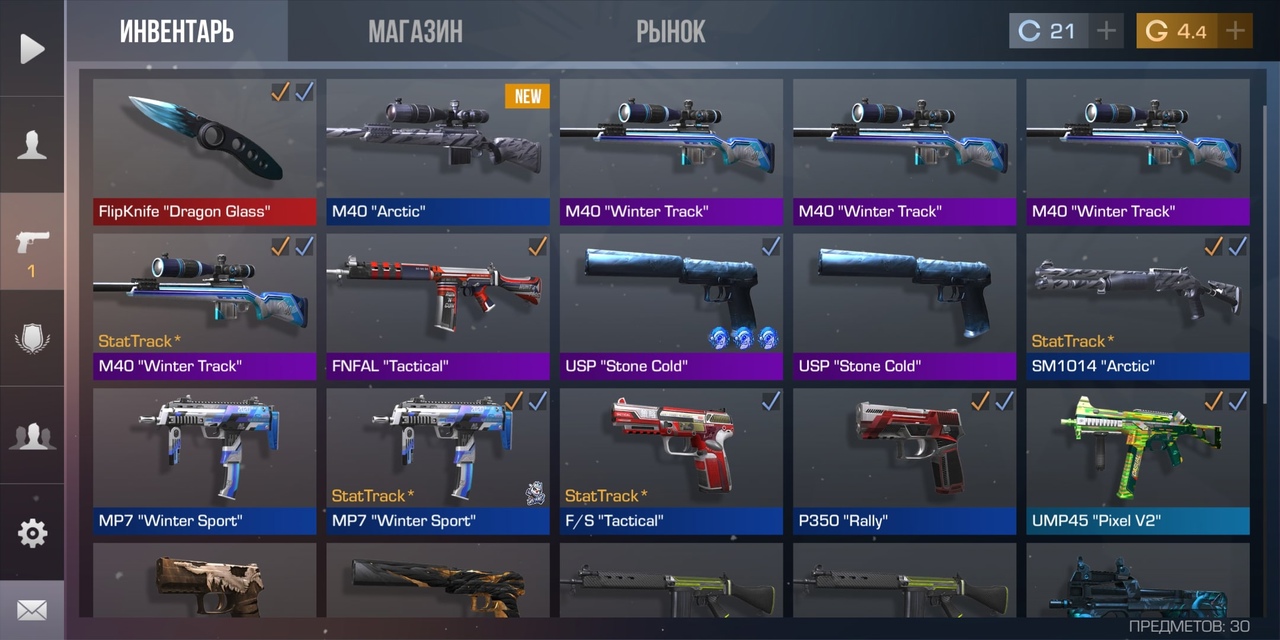
Task: Select the UMP45 "Pixel V2" skin
Action: [x=1137, y=460]
